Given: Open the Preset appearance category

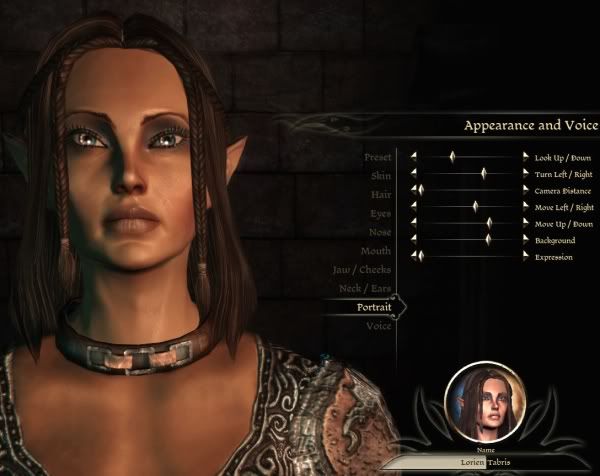Looking at the screenshot, I should click(378, 157).
